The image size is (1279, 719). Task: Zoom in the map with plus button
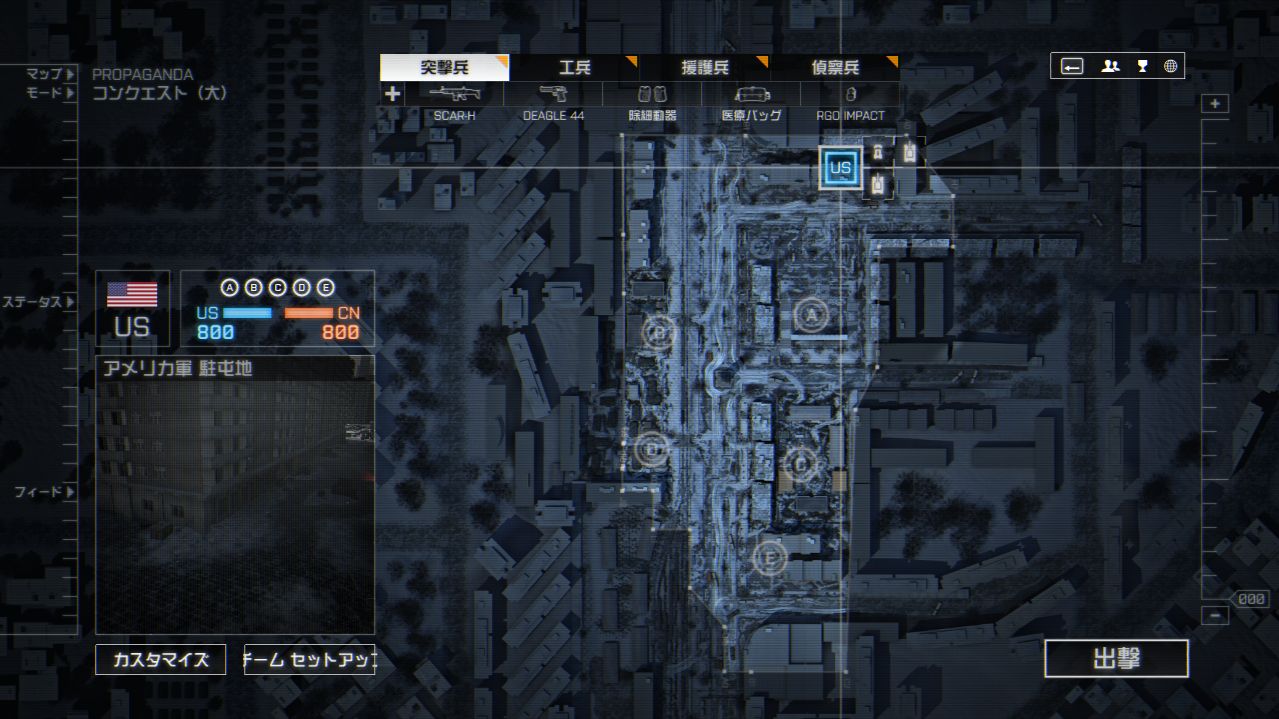tap(1215, 104)
